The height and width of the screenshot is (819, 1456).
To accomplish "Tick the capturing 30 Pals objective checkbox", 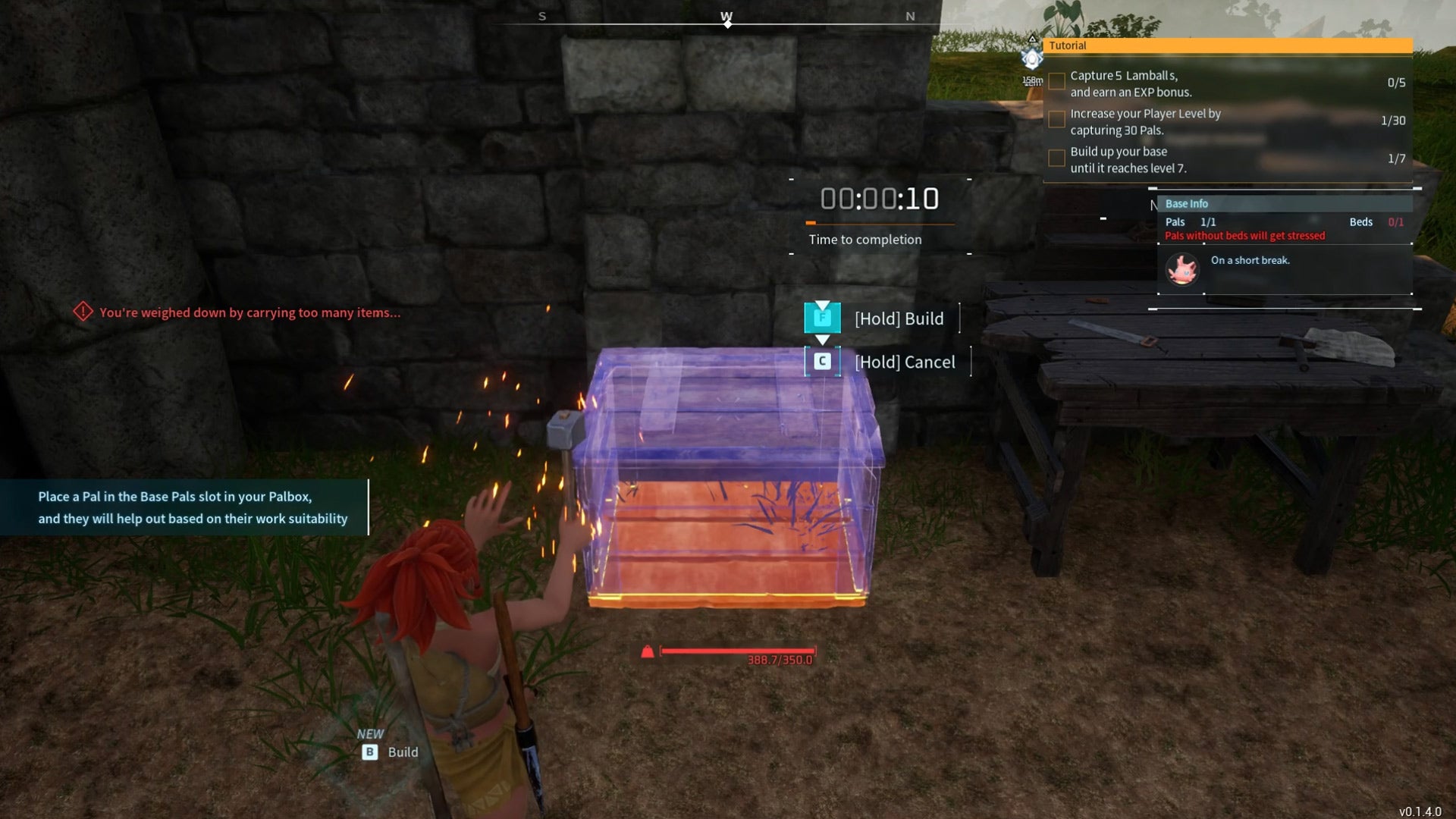I will 1056,120.
